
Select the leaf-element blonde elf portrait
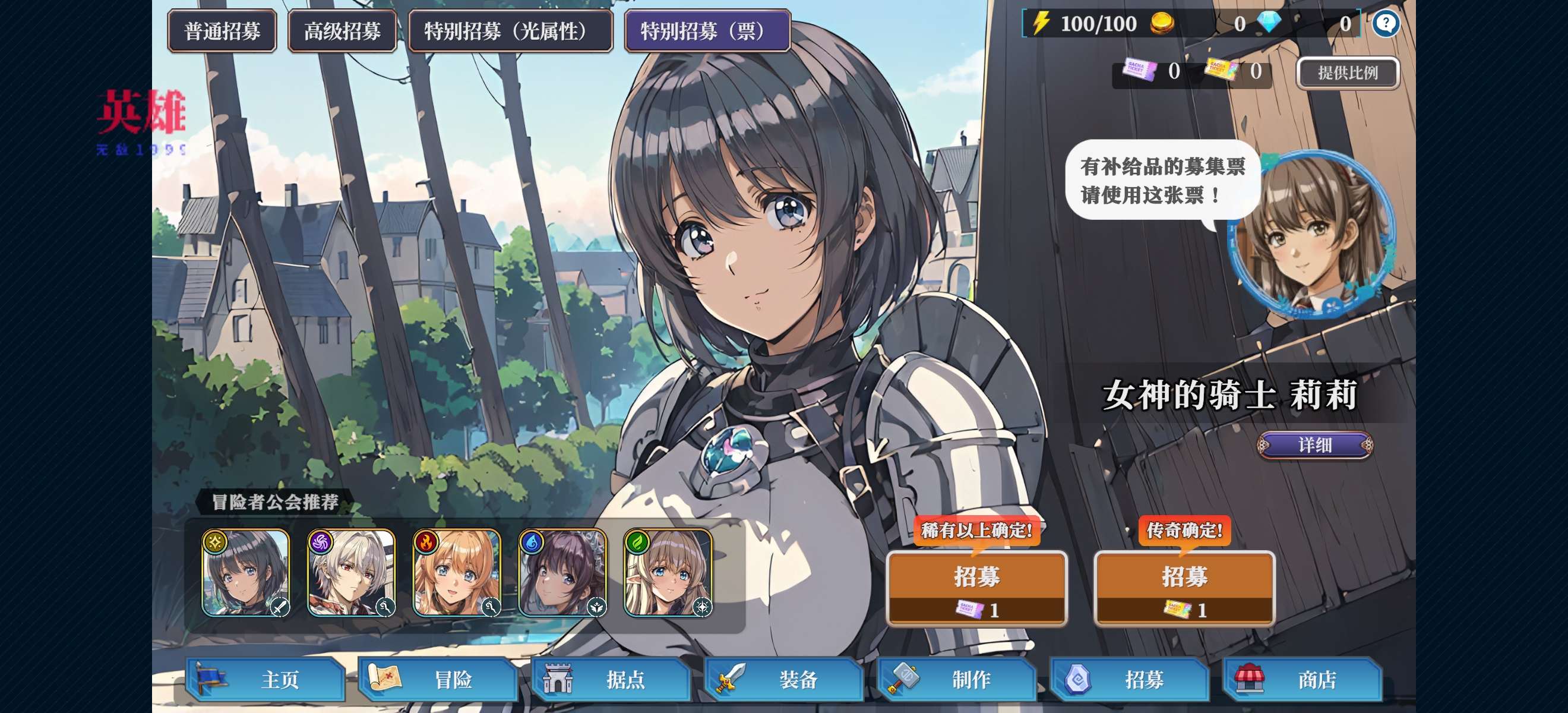(668, 573)
